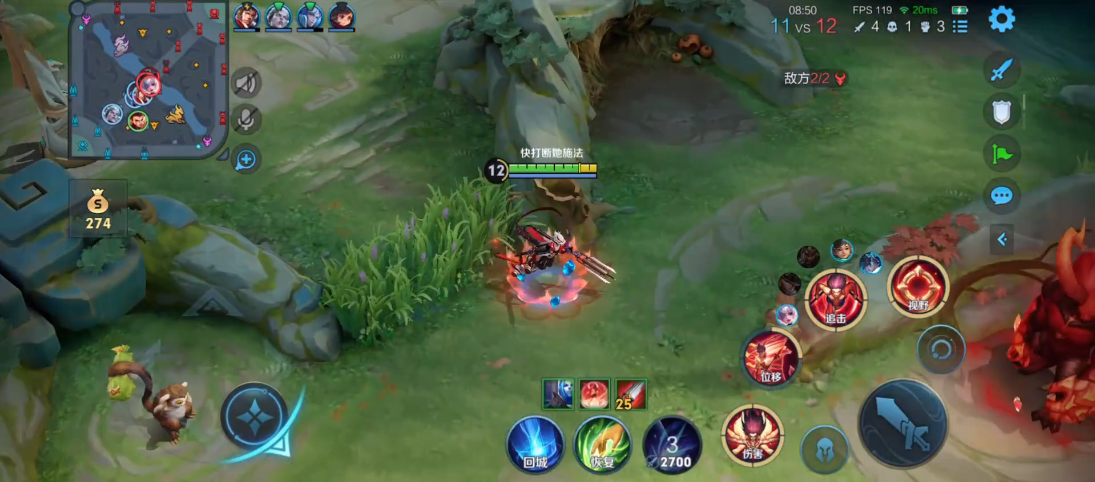Send the green flag gather signal

pyautogui.click(x=1001, y=153)
